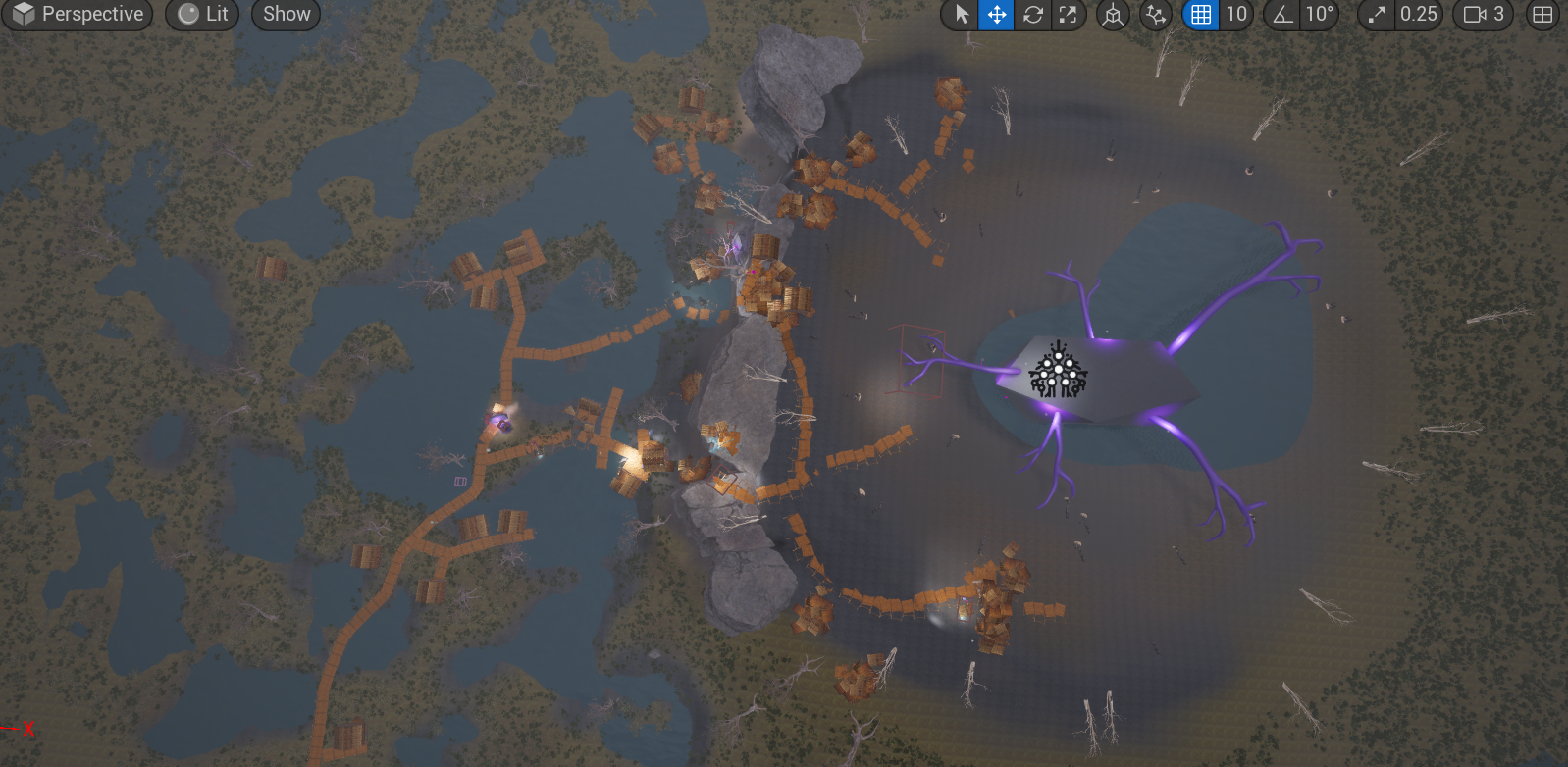Viewport: 1568px width, 767px height.
Task: Open the Lit view mode menu
Action: [x=202, y=15]
